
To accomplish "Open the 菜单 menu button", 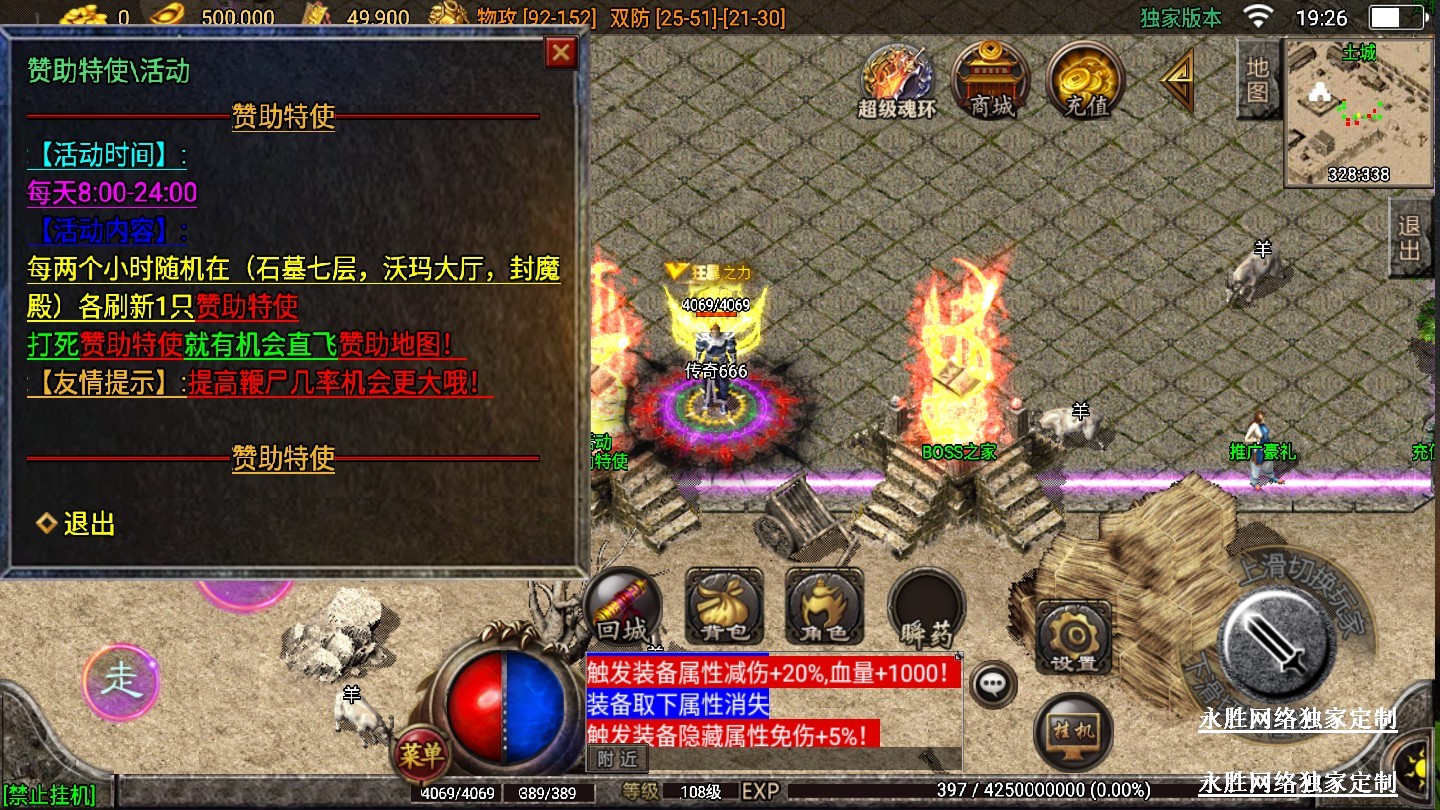I will click(x=421, y=754).
